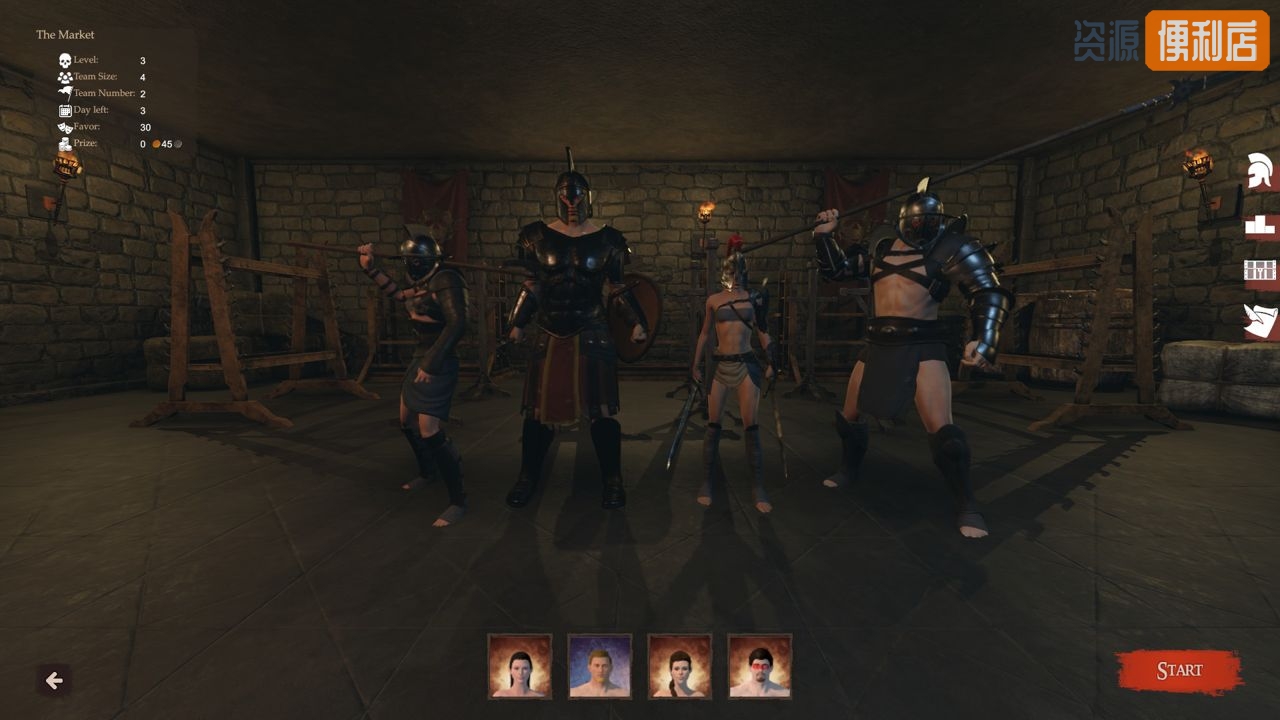1280x720 pixels.
Task: Select the woman portrait with loose dark hair
Action: 520,666
